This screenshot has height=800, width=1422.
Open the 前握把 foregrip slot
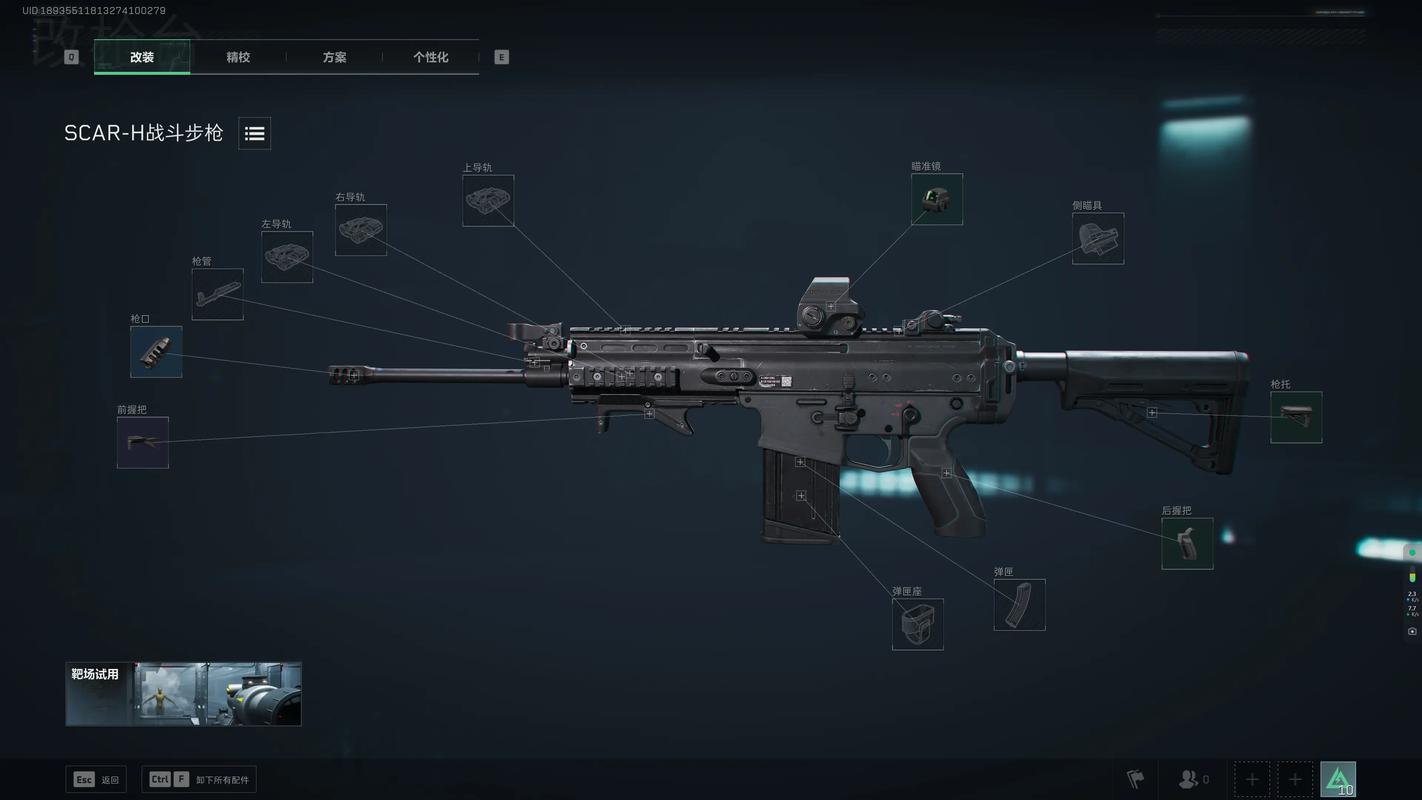tap(143, 443)
